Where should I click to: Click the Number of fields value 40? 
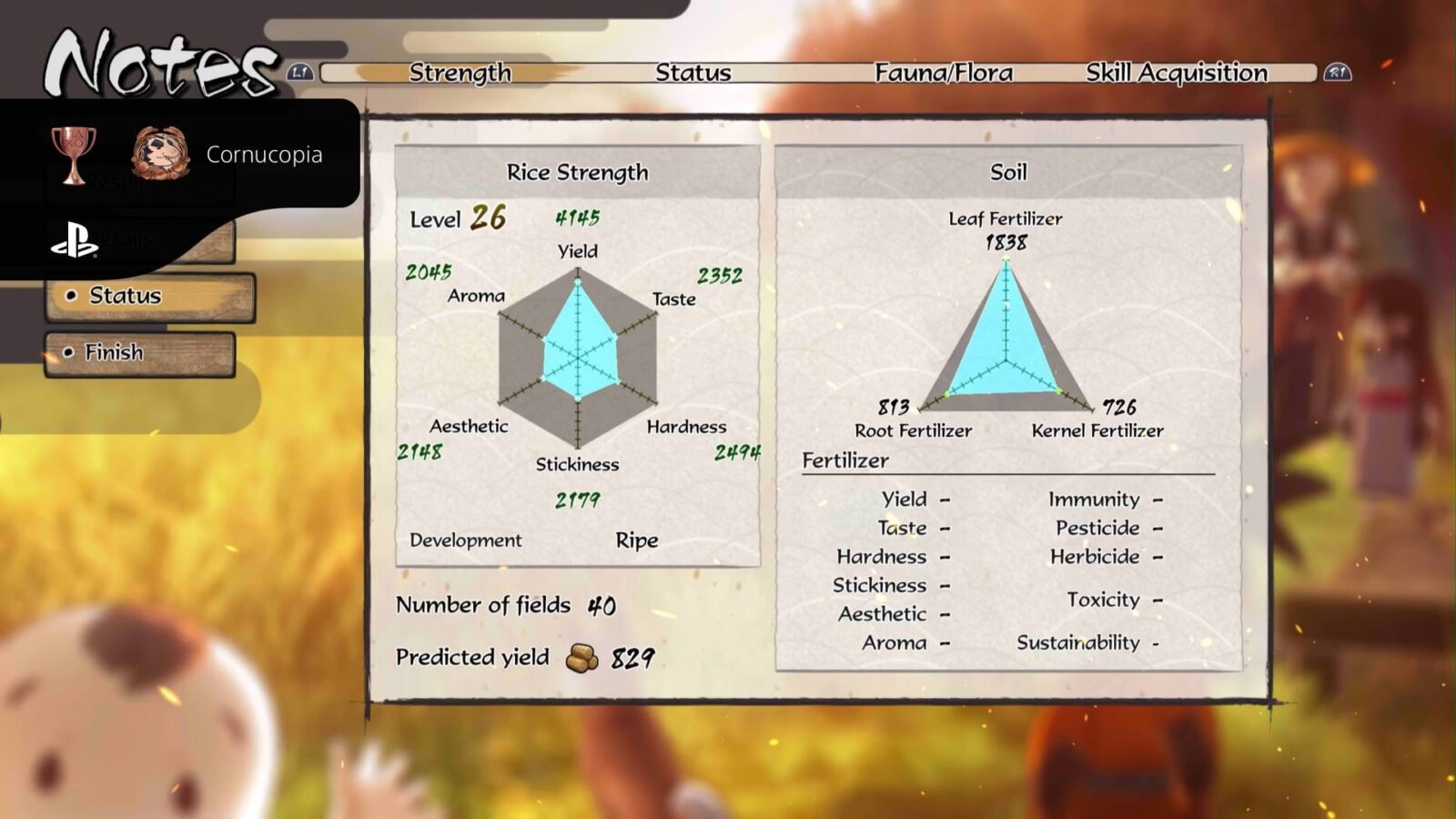pyautogui.click(x=602, y=603)
